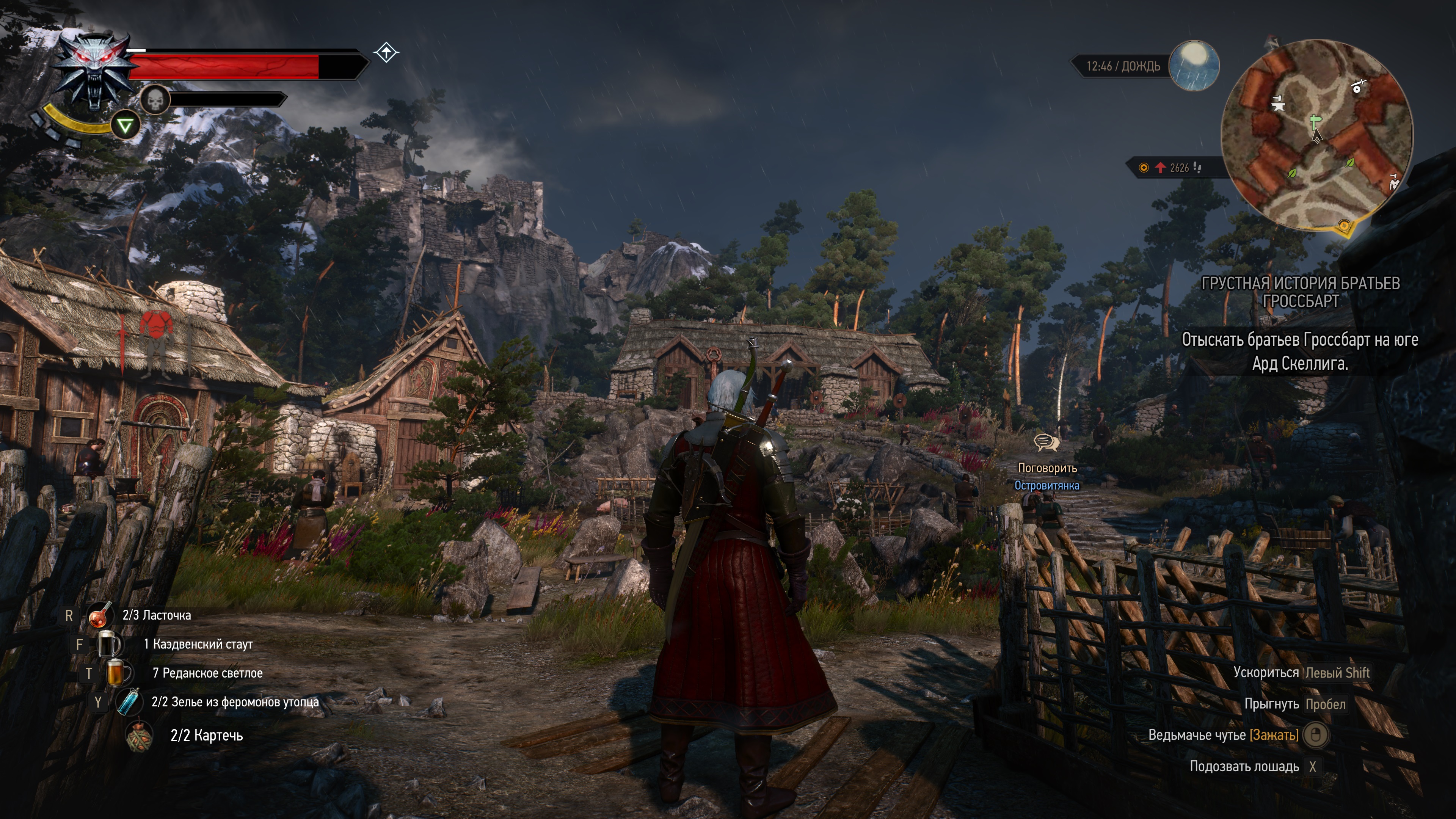Click the blacksmith anvil marker on minimap
The height and width of the screenshot is (819, 1456).
[1278, 104]
